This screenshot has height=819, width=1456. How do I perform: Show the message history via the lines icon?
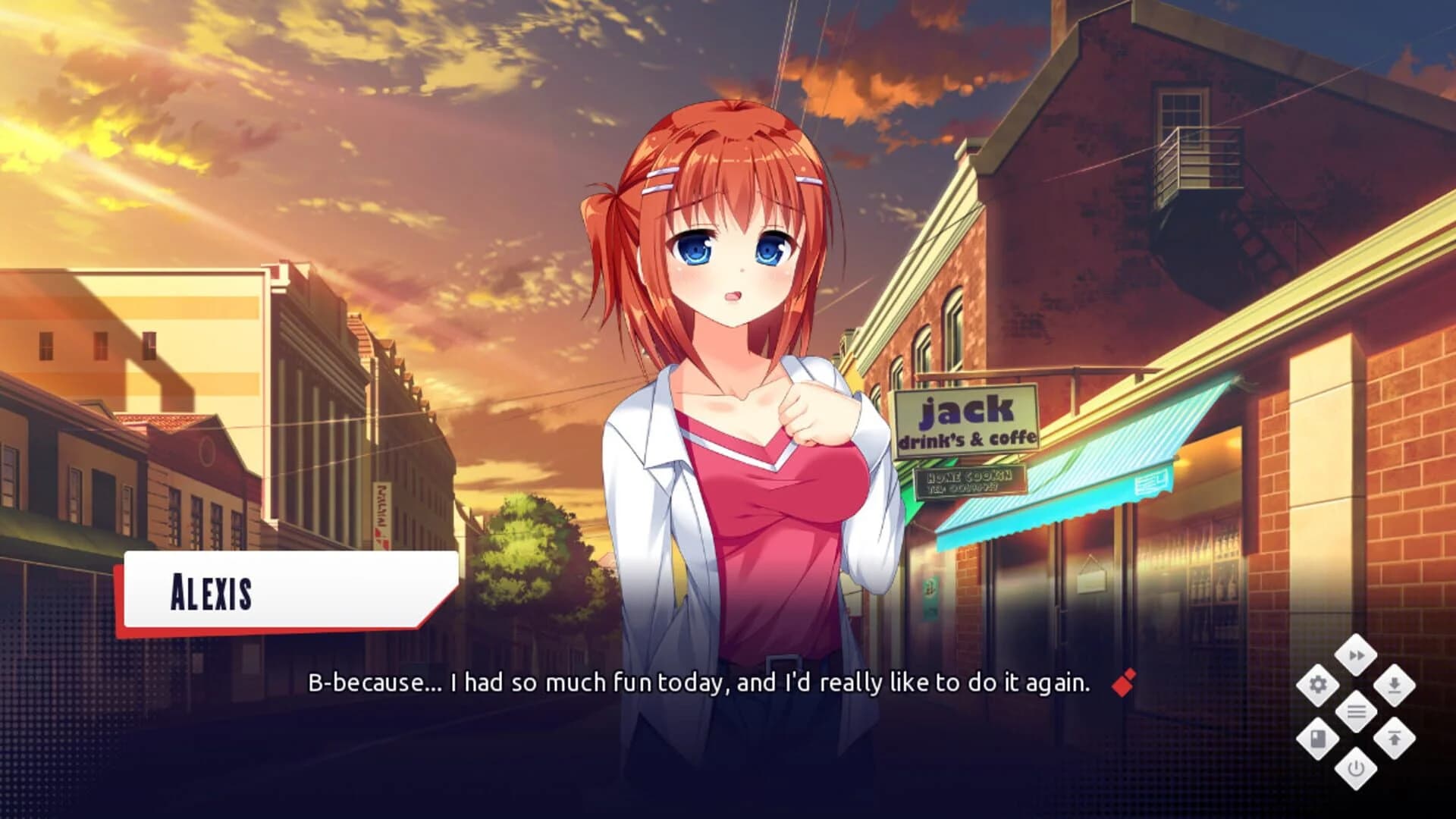1356,710
